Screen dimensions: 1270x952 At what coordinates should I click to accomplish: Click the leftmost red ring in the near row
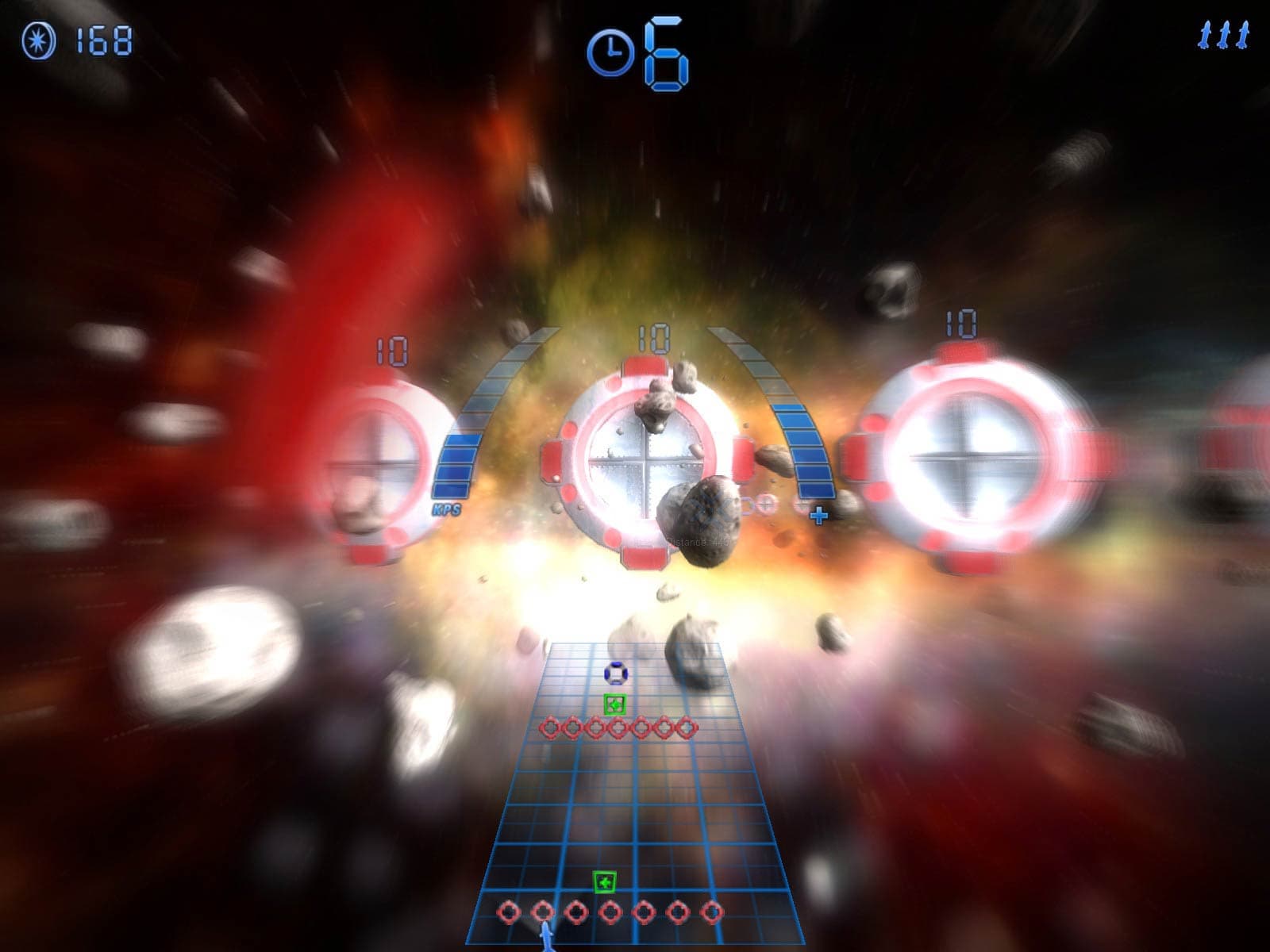(x=509, y=911)
